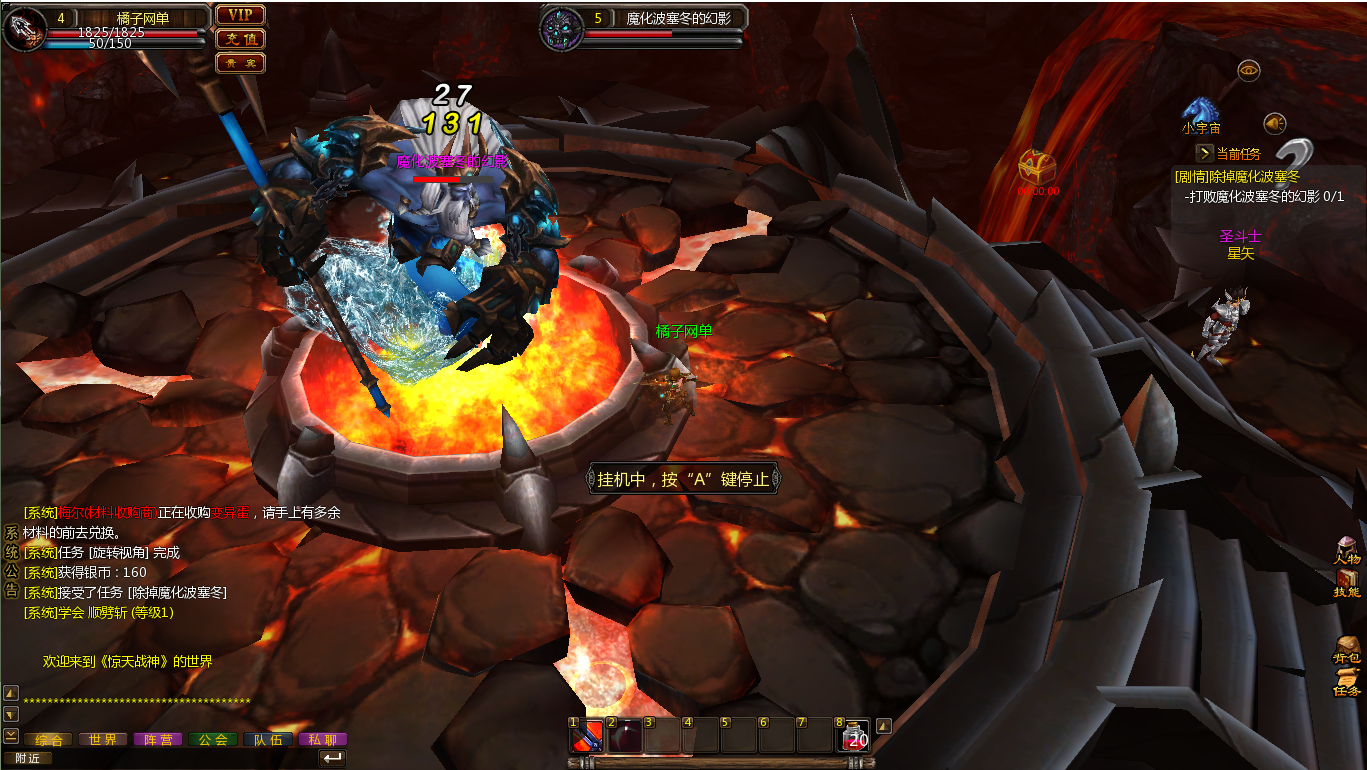Toggle the speaker sound icon
The height and width of the screenshot is (770, 1367).
tap(1274, 123)
